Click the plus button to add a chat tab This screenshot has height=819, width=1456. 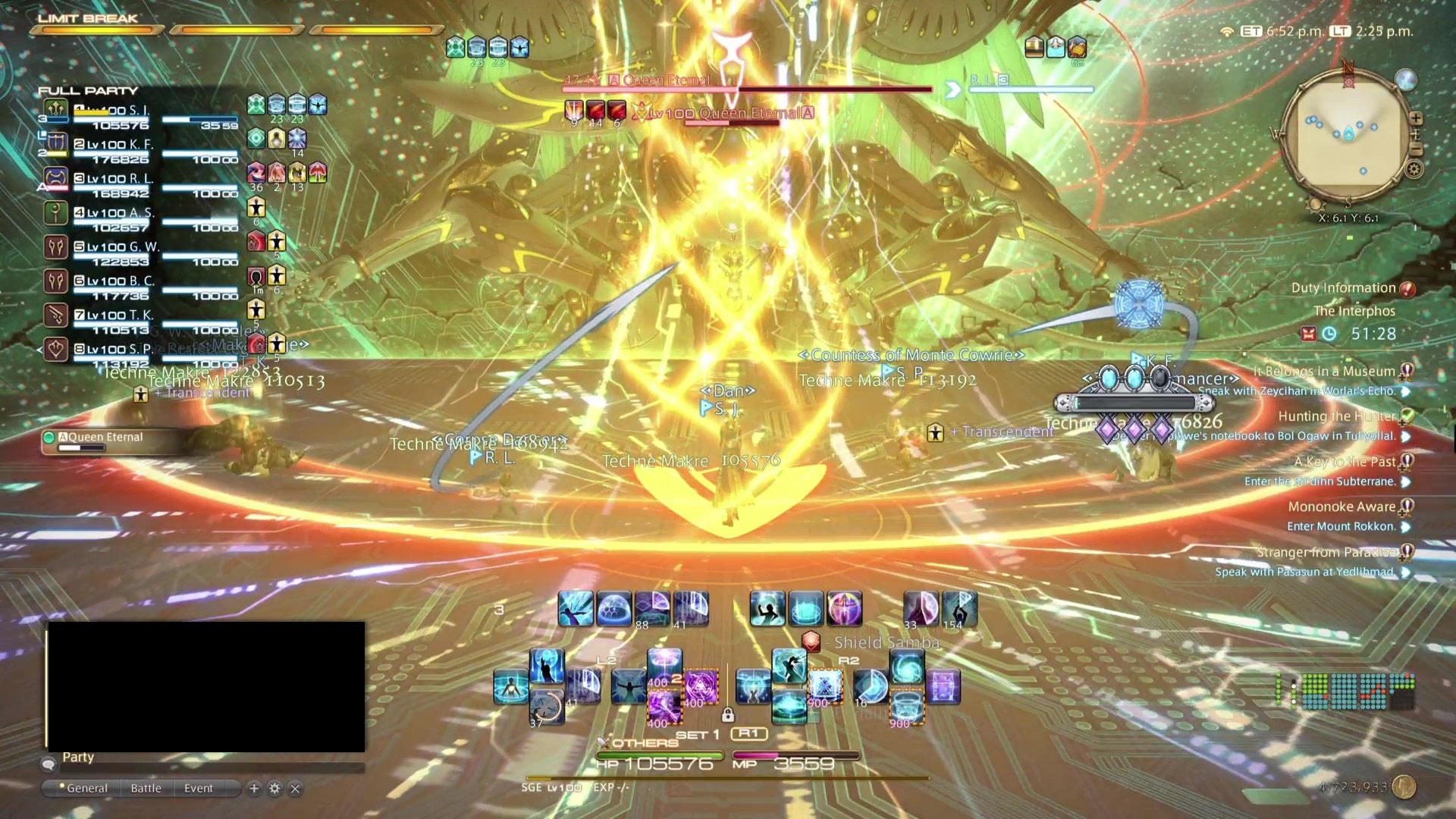(x=253, y=789)
